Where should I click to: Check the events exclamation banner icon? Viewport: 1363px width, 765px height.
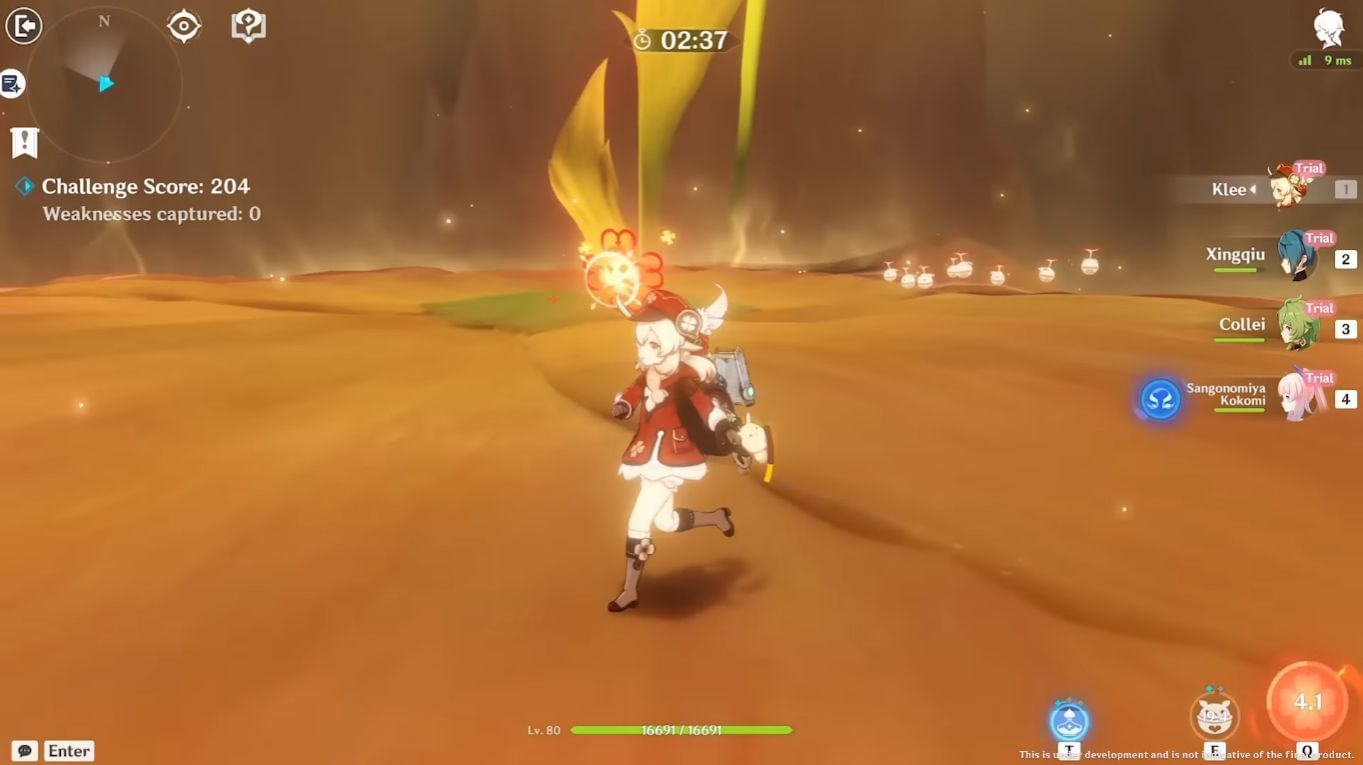[x=23, y=142]
